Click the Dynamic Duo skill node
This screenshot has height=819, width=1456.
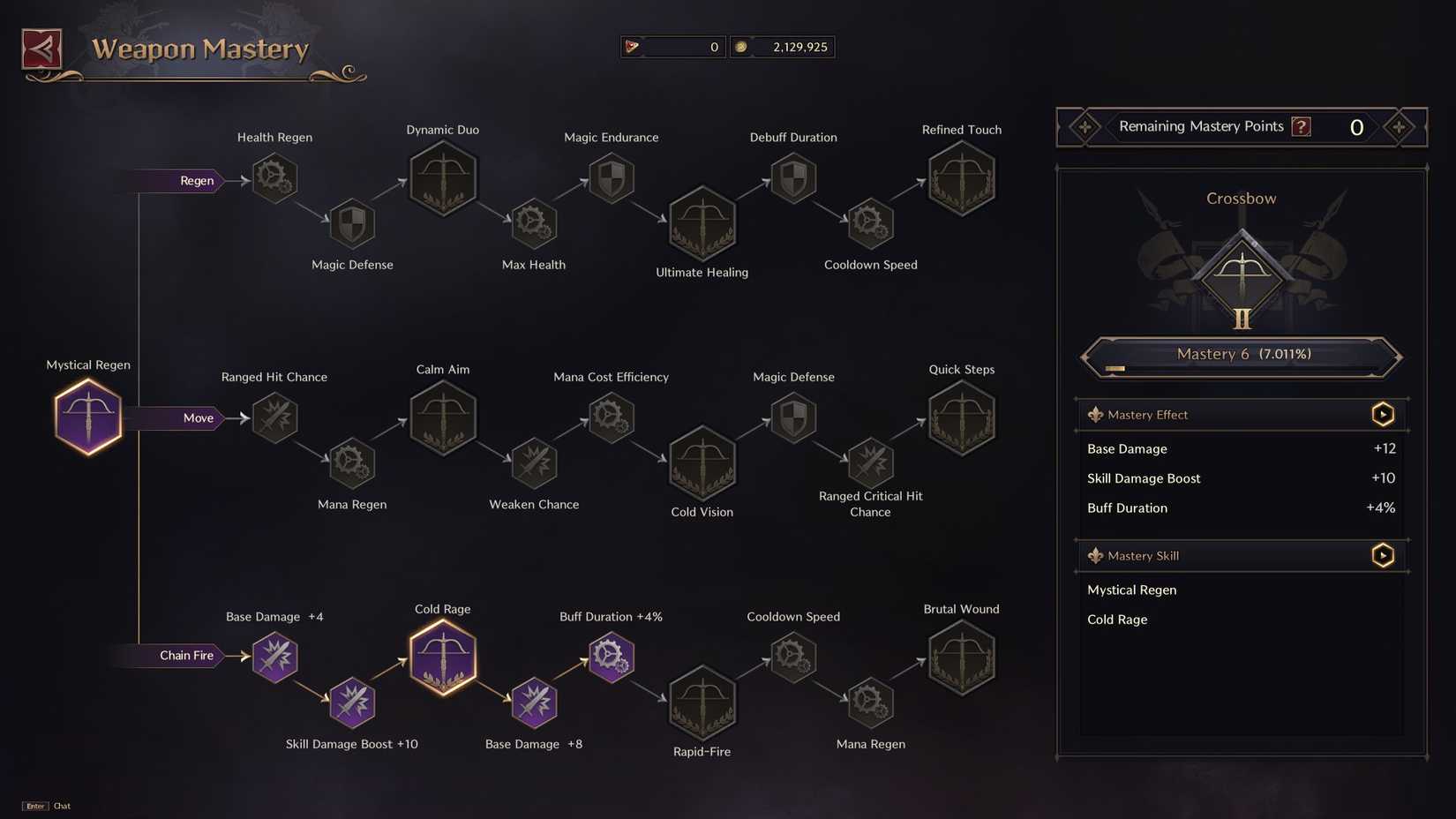click(x=443, y=178)
